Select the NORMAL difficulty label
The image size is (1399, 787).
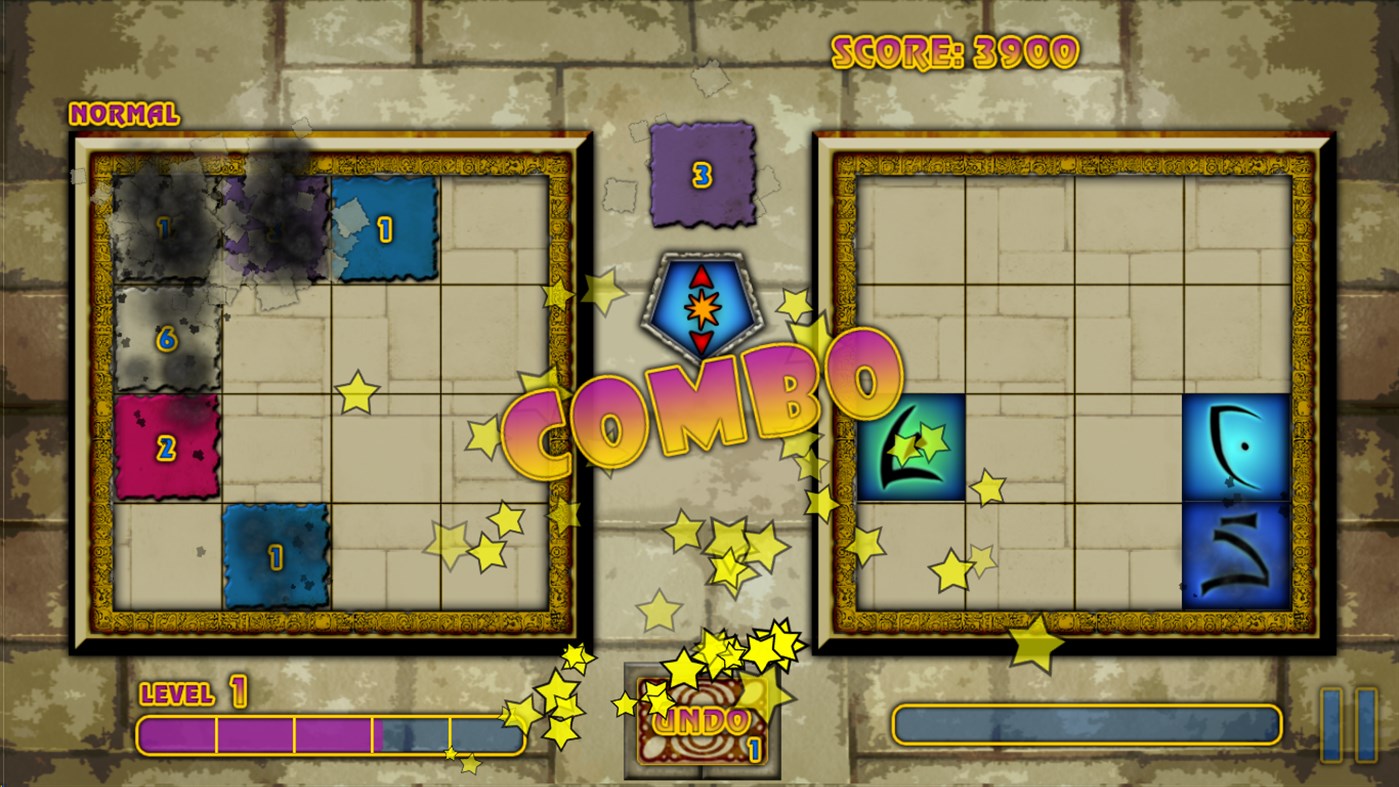[124, 113]
